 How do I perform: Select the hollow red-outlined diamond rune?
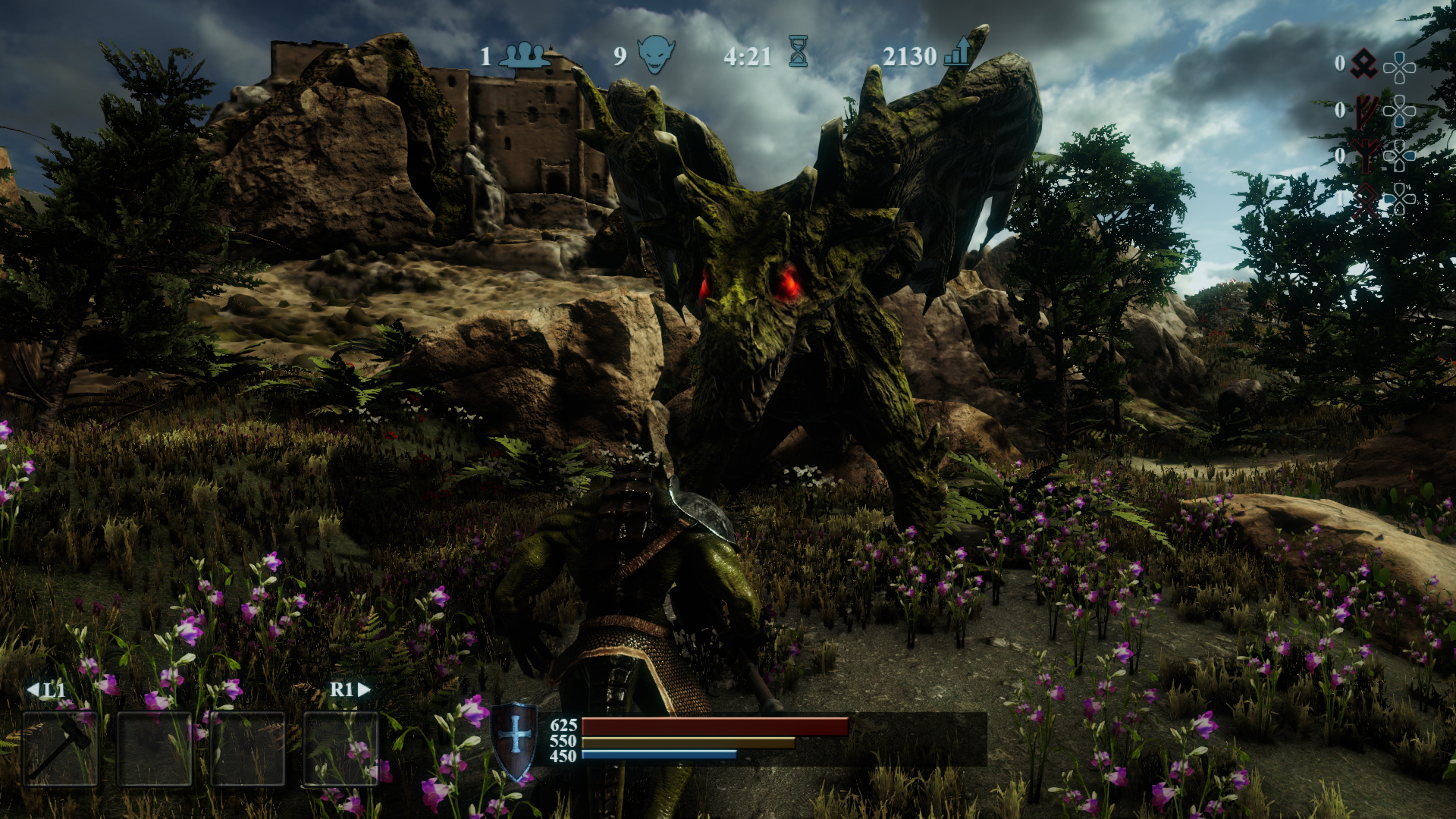pyautogui.click(x=1366, y=200)
